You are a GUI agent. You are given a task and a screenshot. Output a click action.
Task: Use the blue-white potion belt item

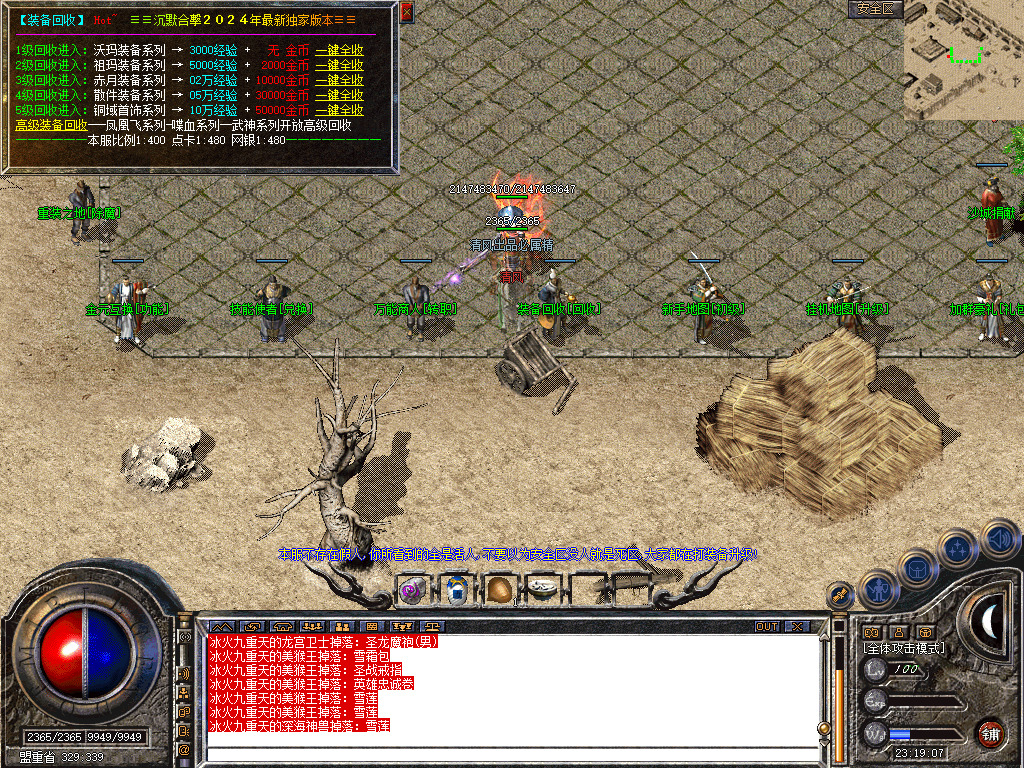pyautogui.click(x=457, y=590)
